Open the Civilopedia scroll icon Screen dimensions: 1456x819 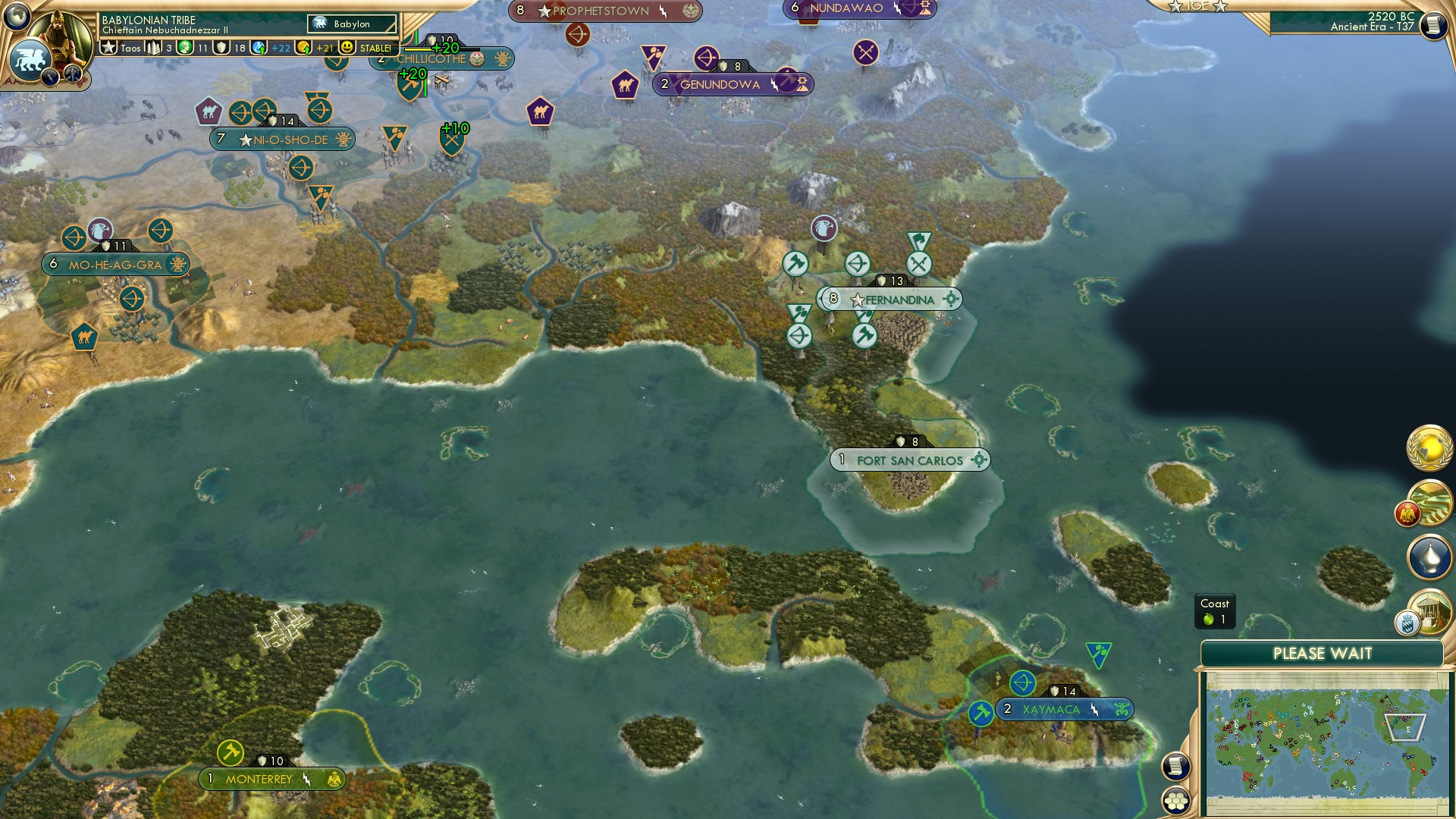pyautogui.click(x=1175, y=765)
